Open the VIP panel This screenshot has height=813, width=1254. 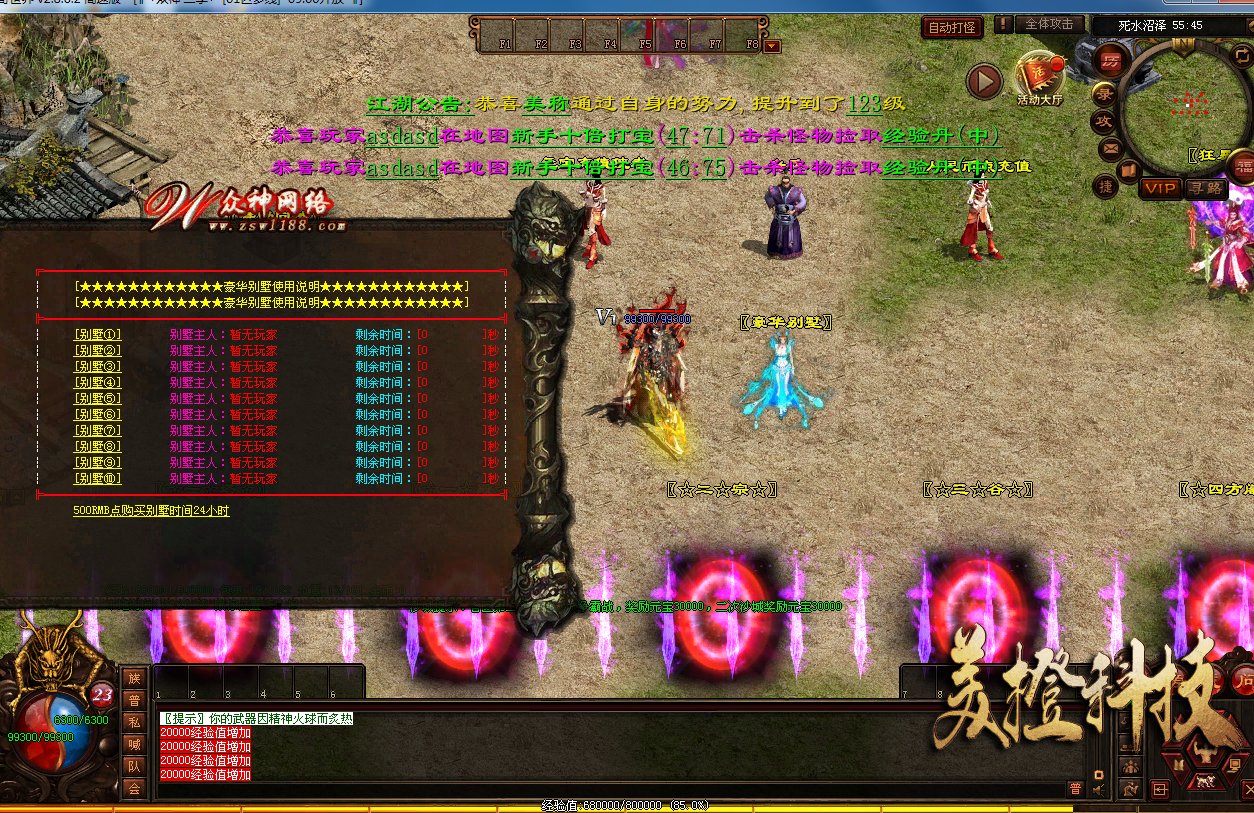coord(1161,188)
